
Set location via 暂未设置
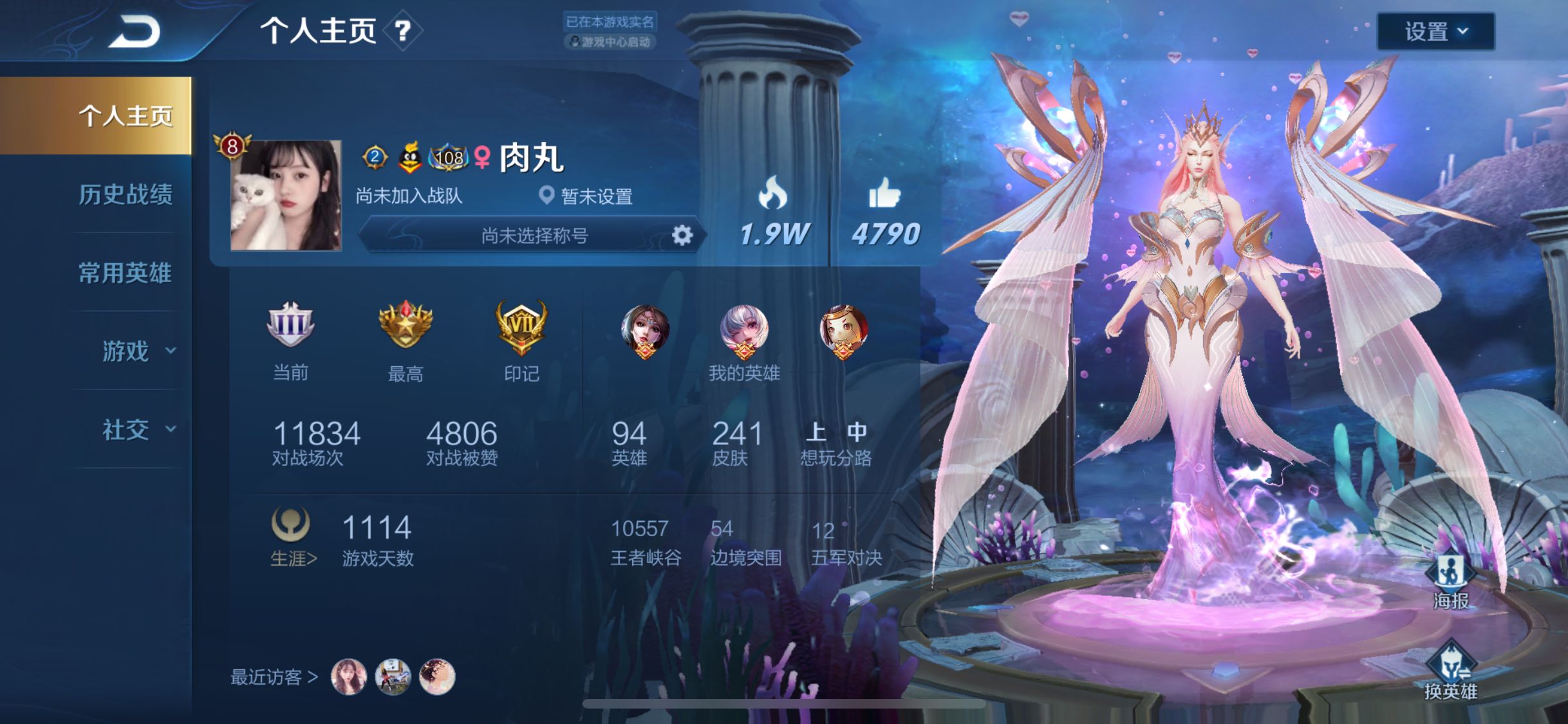(x=587, y=196)
